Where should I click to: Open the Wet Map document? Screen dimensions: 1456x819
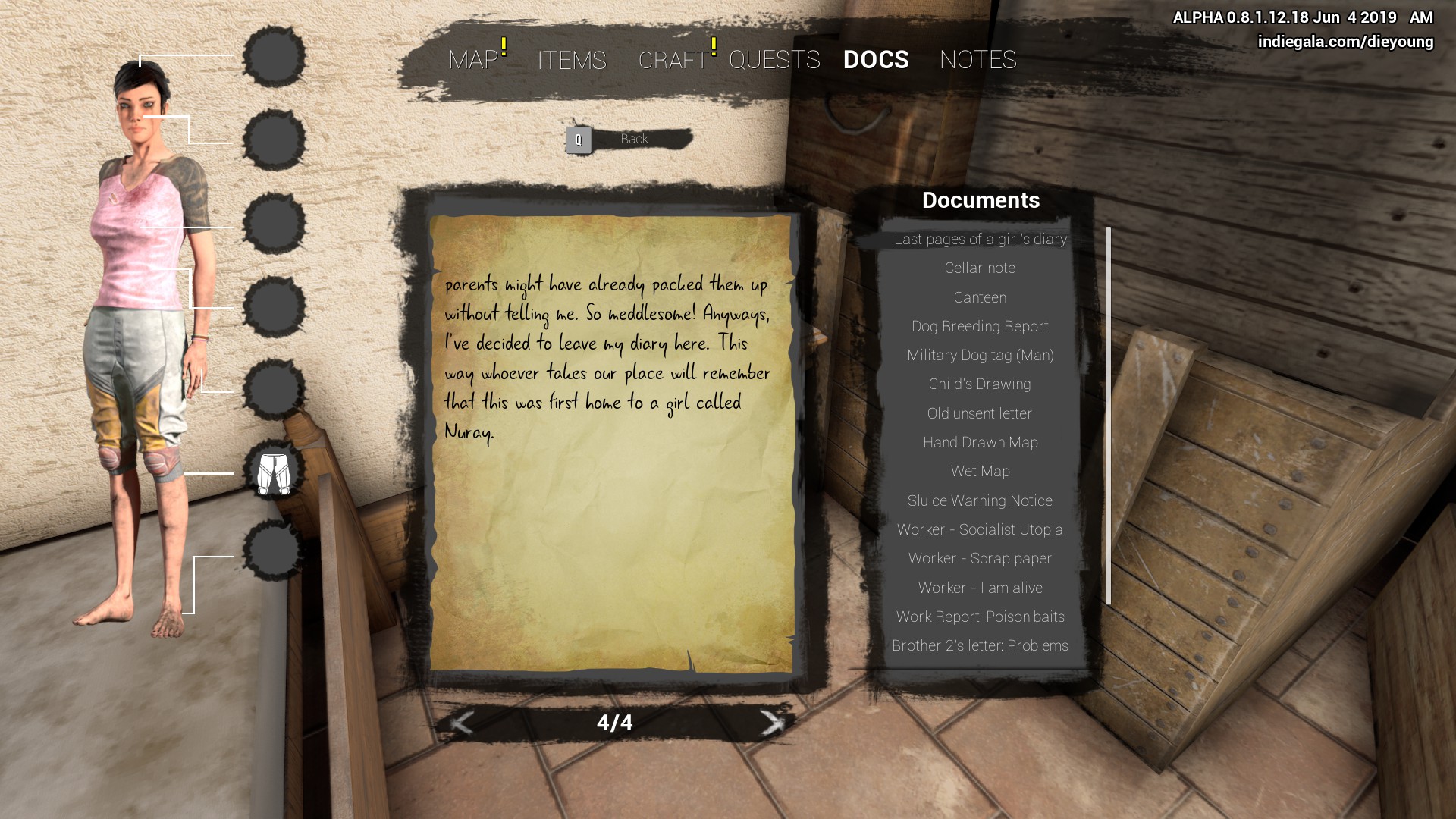[x=980, y=471]
